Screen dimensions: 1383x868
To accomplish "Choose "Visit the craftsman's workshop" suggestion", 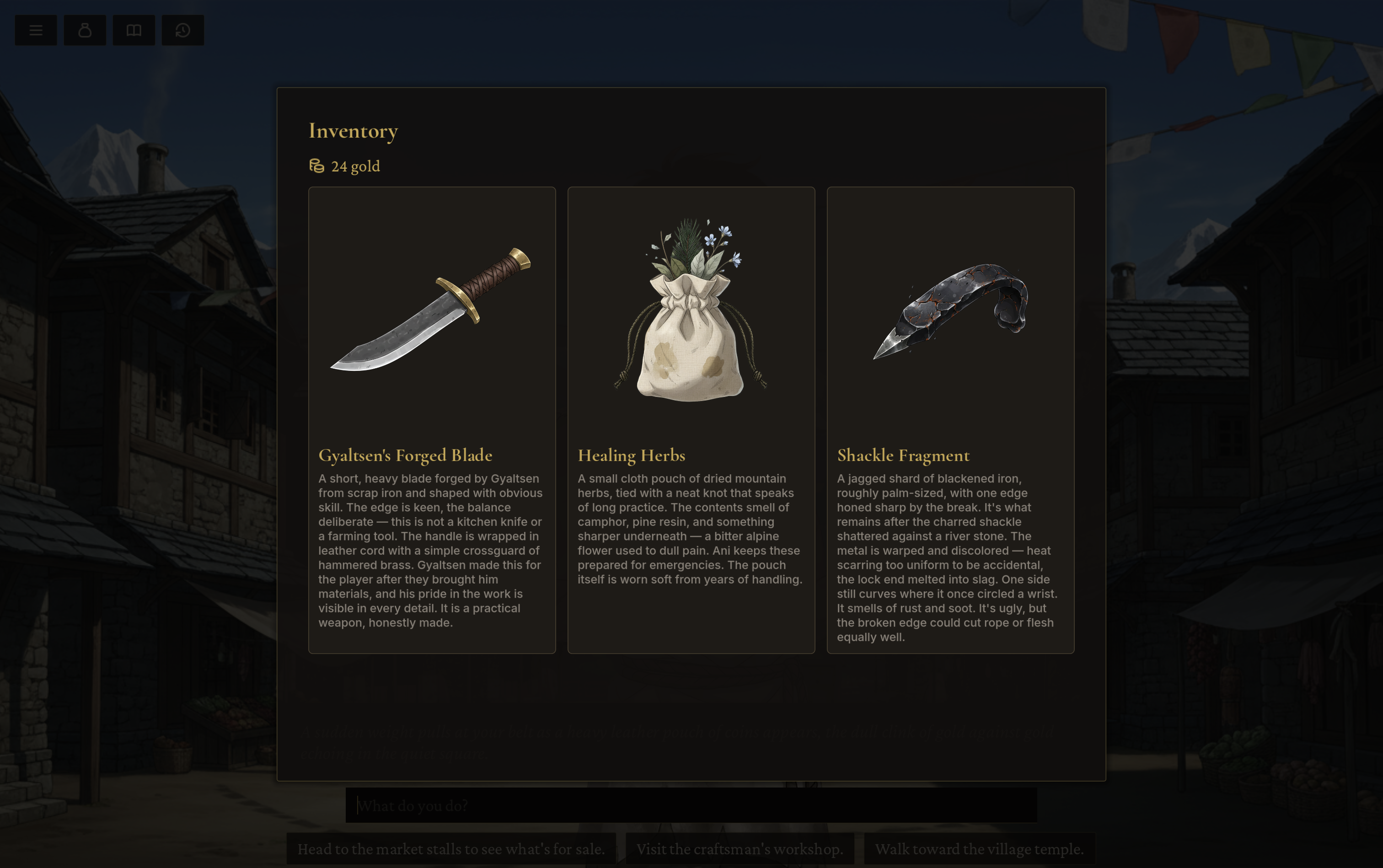I will pos(740,848).
